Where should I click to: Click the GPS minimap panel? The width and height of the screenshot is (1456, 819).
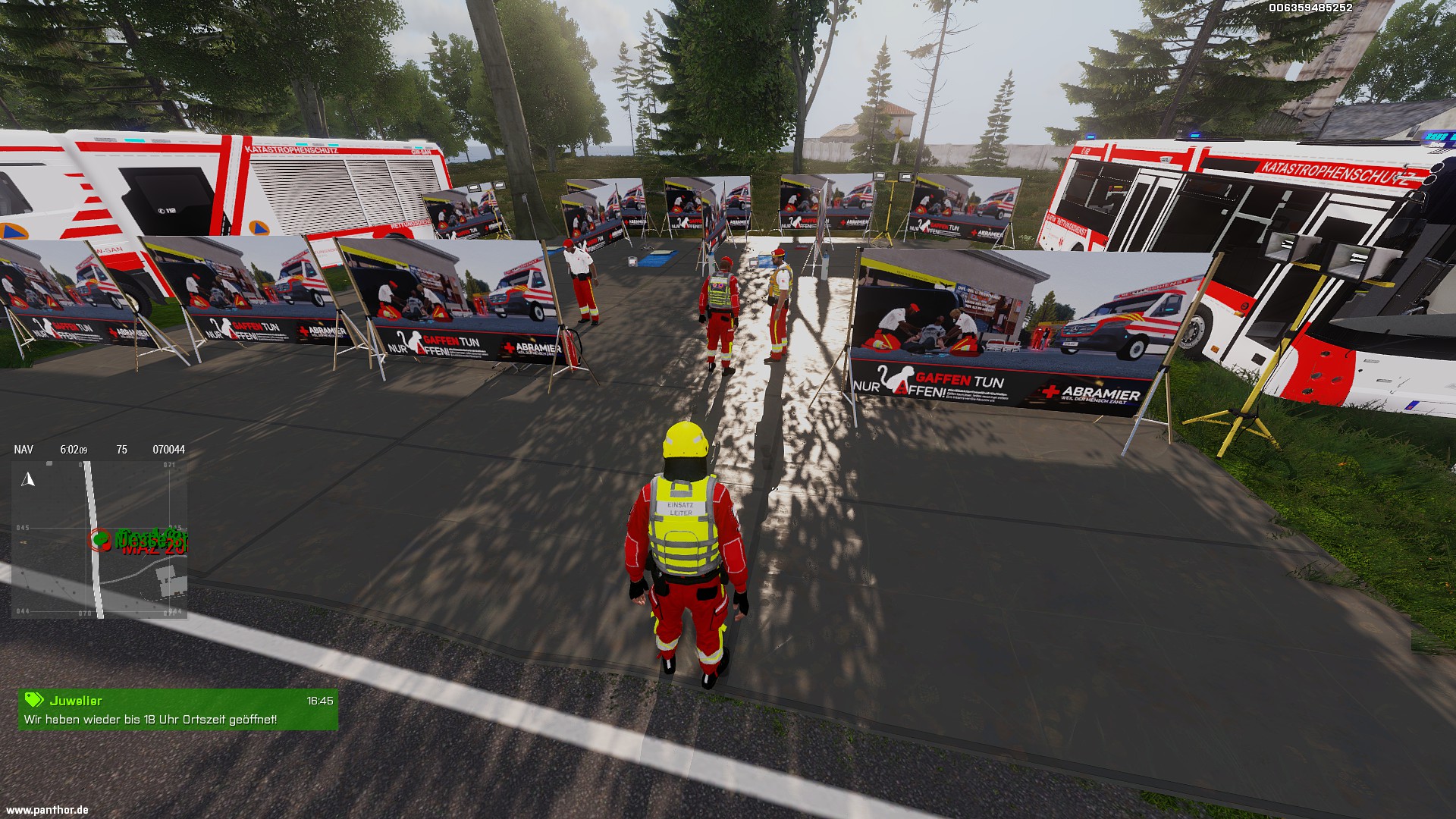[x=99, y=539]
